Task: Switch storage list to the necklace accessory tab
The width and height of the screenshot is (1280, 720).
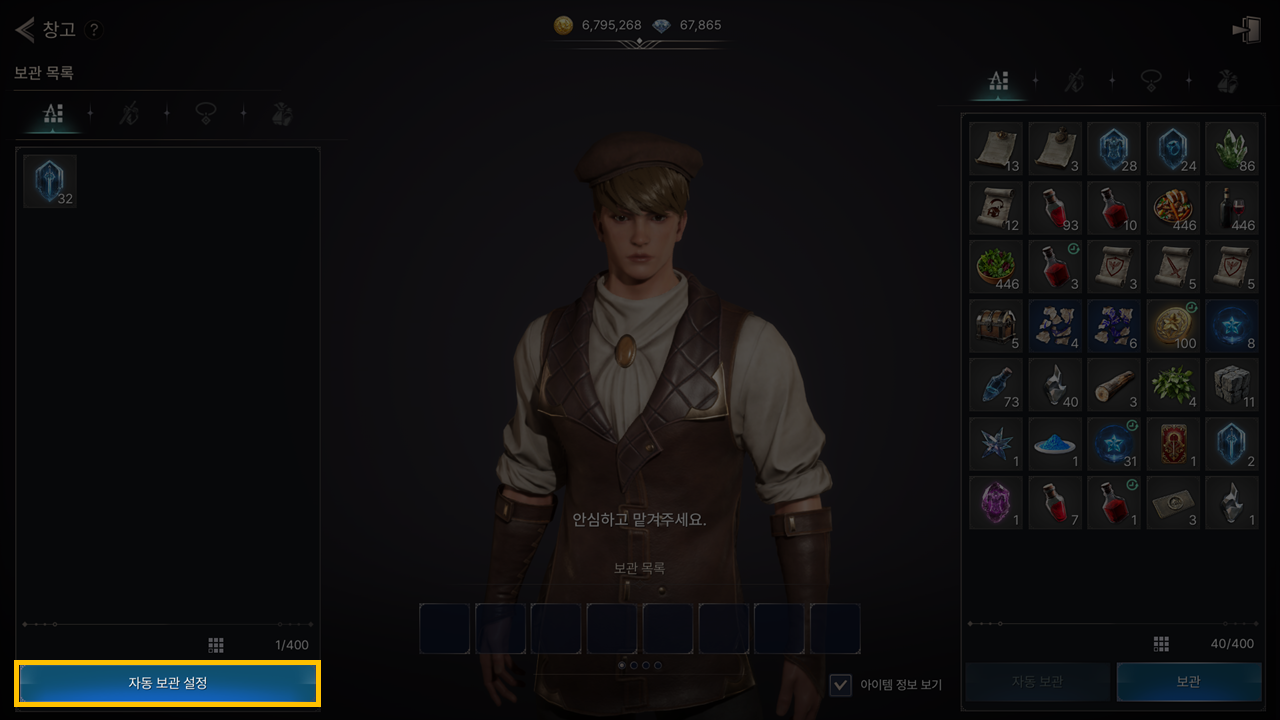Action: (206, 114)
